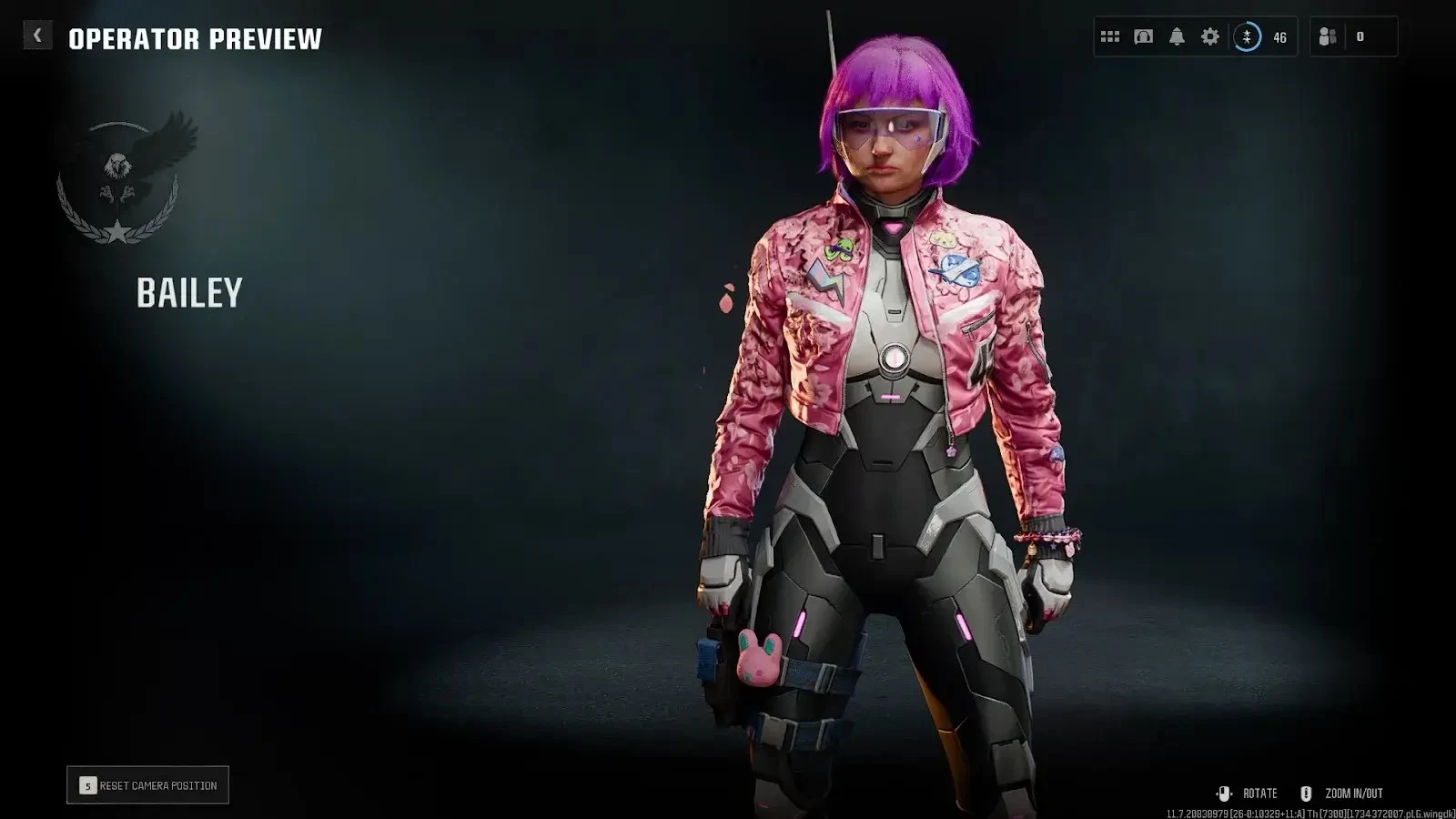1456x819 pixels.
Task: Open the main menu grid icon
Action: pyautogui.click(x=1109, y=36)
